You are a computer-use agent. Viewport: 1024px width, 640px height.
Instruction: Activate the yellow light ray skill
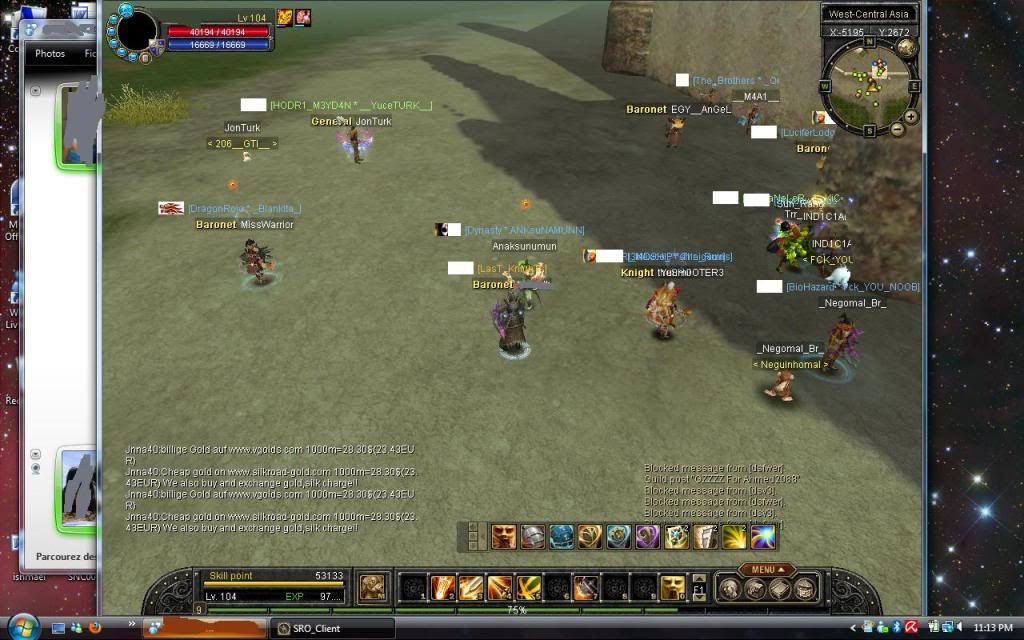[x=734, y=537]
